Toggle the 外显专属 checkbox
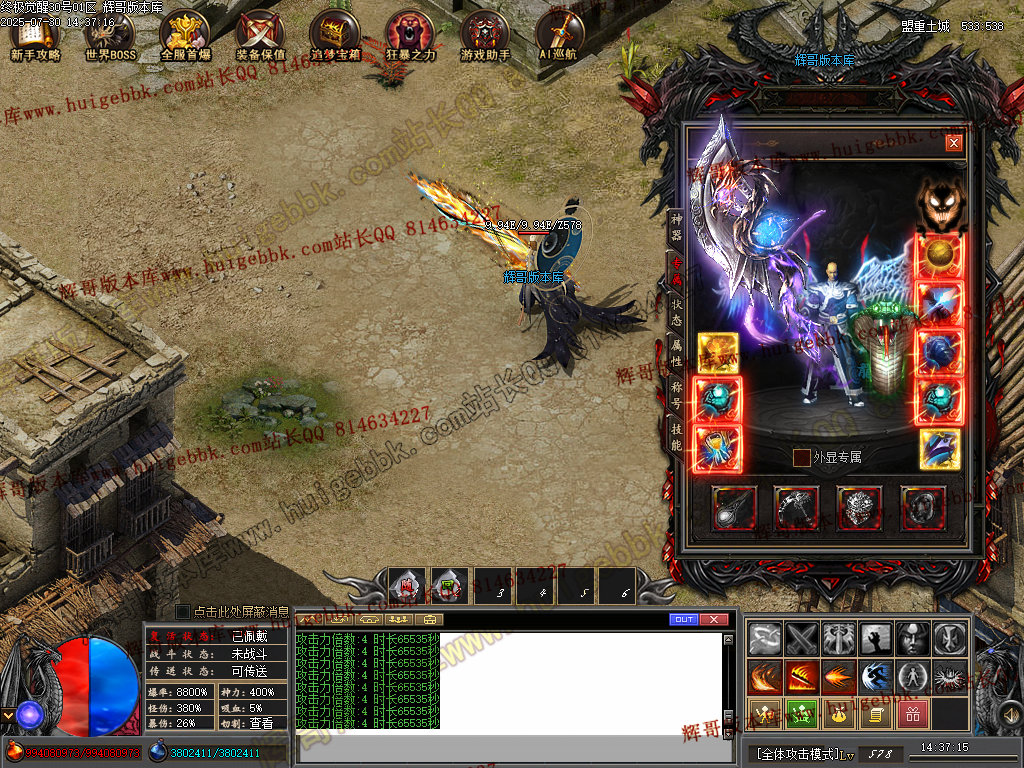The image size is (1024, 768). [802, 457]
